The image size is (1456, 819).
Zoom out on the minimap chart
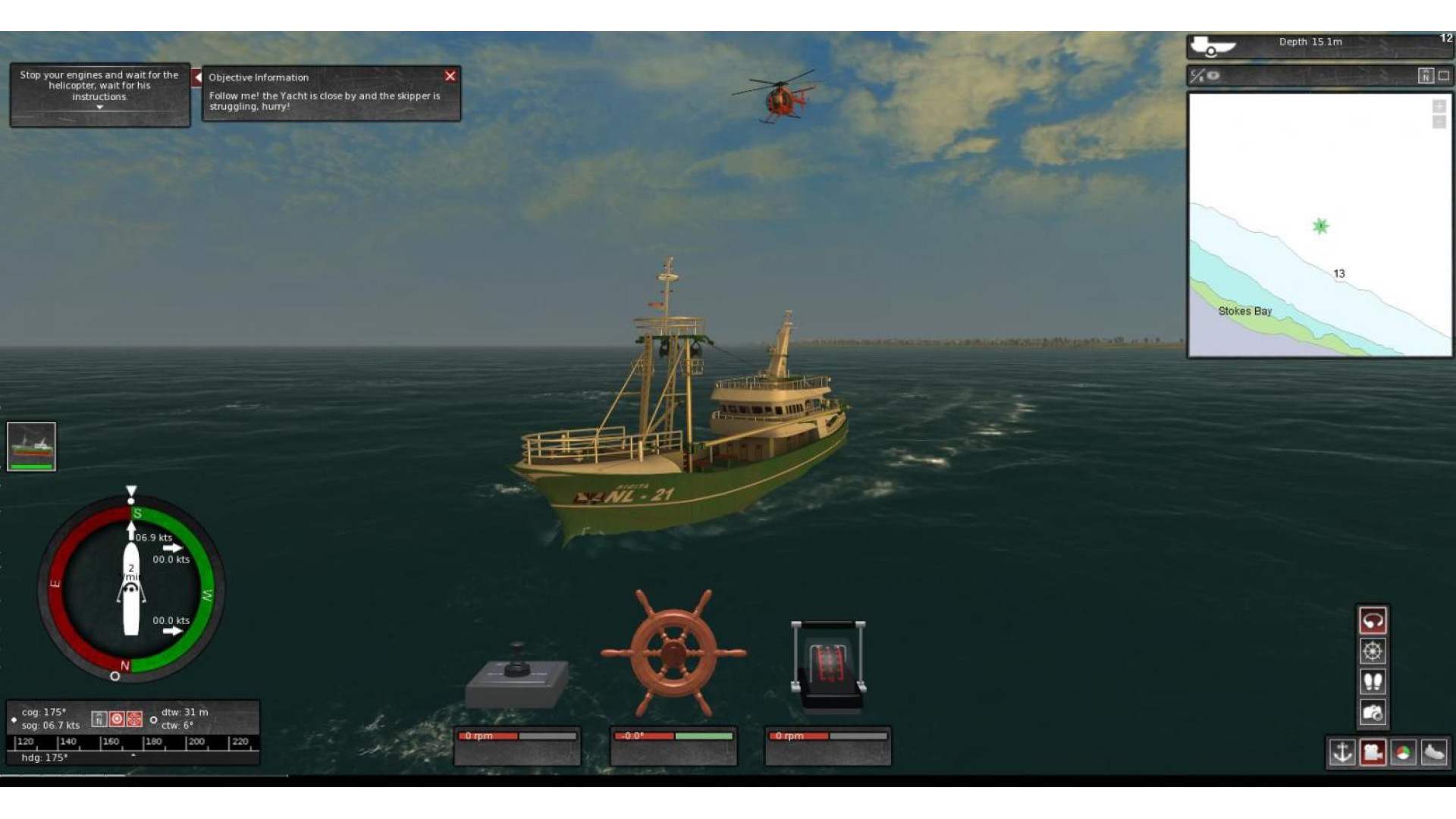tap(1439, 122)
